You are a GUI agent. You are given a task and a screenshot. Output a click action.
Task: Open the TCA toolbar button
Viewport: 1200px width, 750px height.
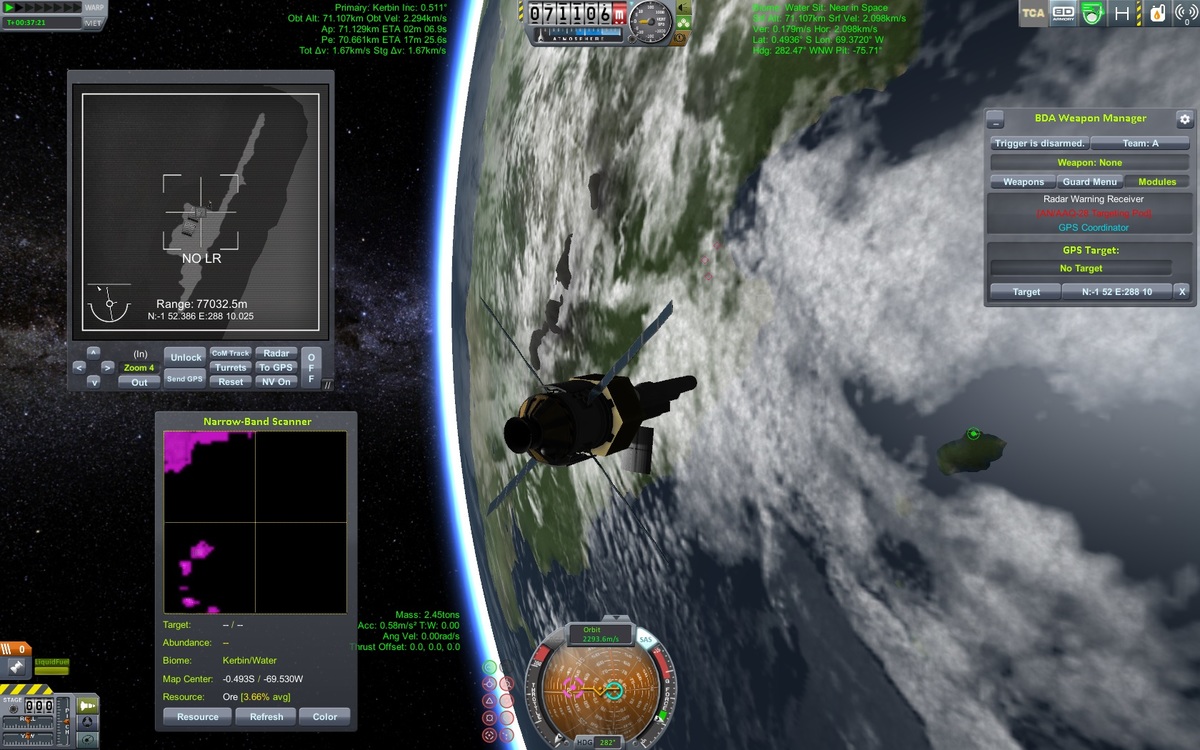coord(1033,14)
